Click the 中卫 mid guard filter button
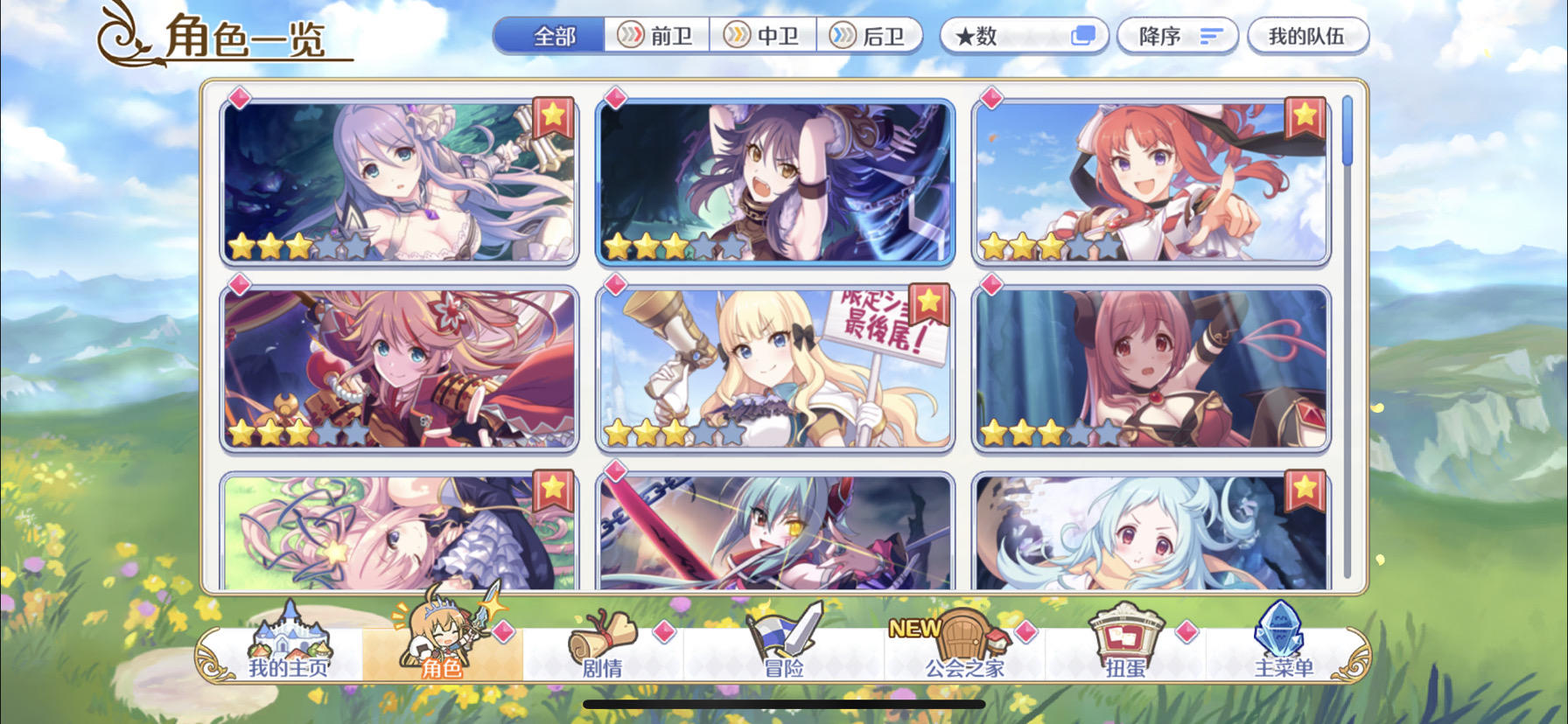The image size is (1568, 724). (x=764, y=36)
